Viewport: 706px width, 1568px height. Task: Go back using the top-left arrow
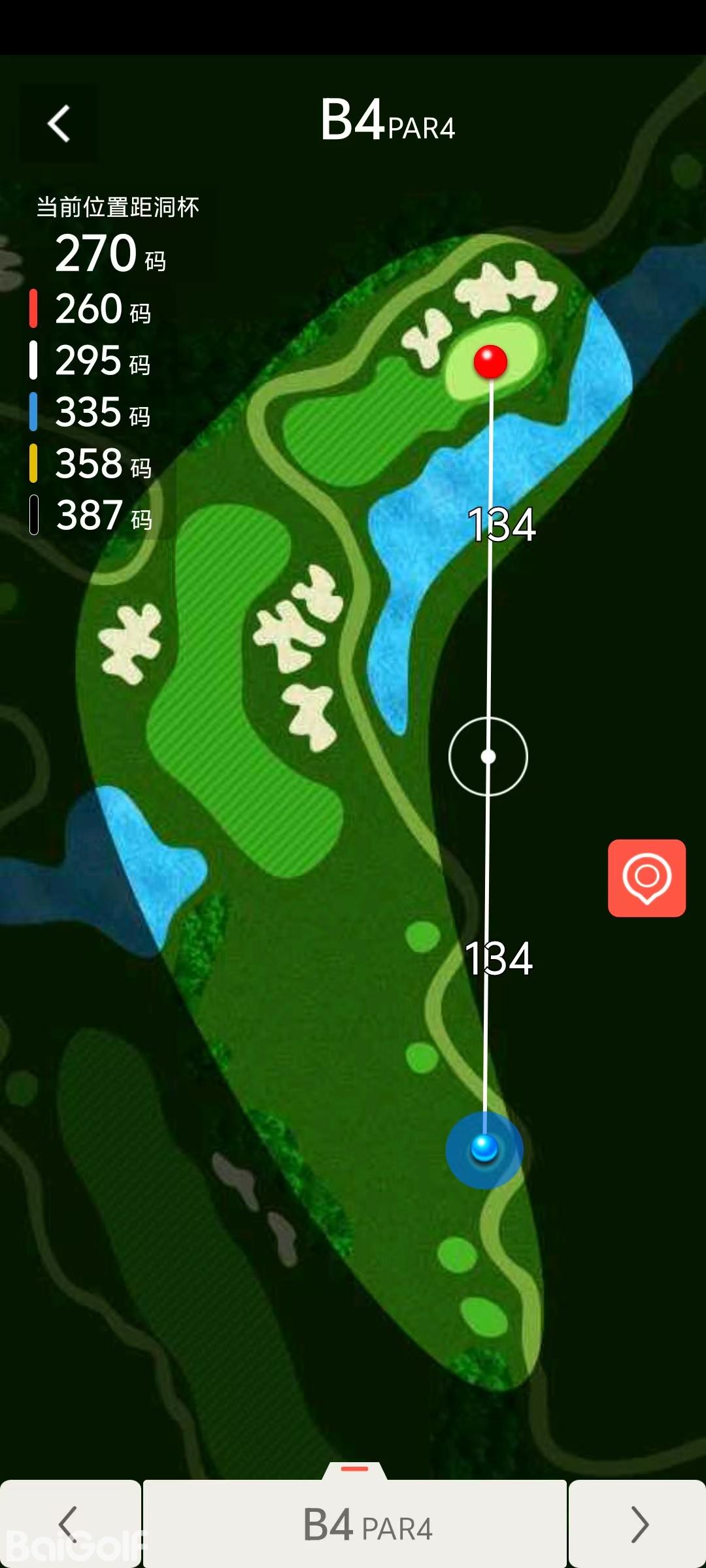[59, 123]
